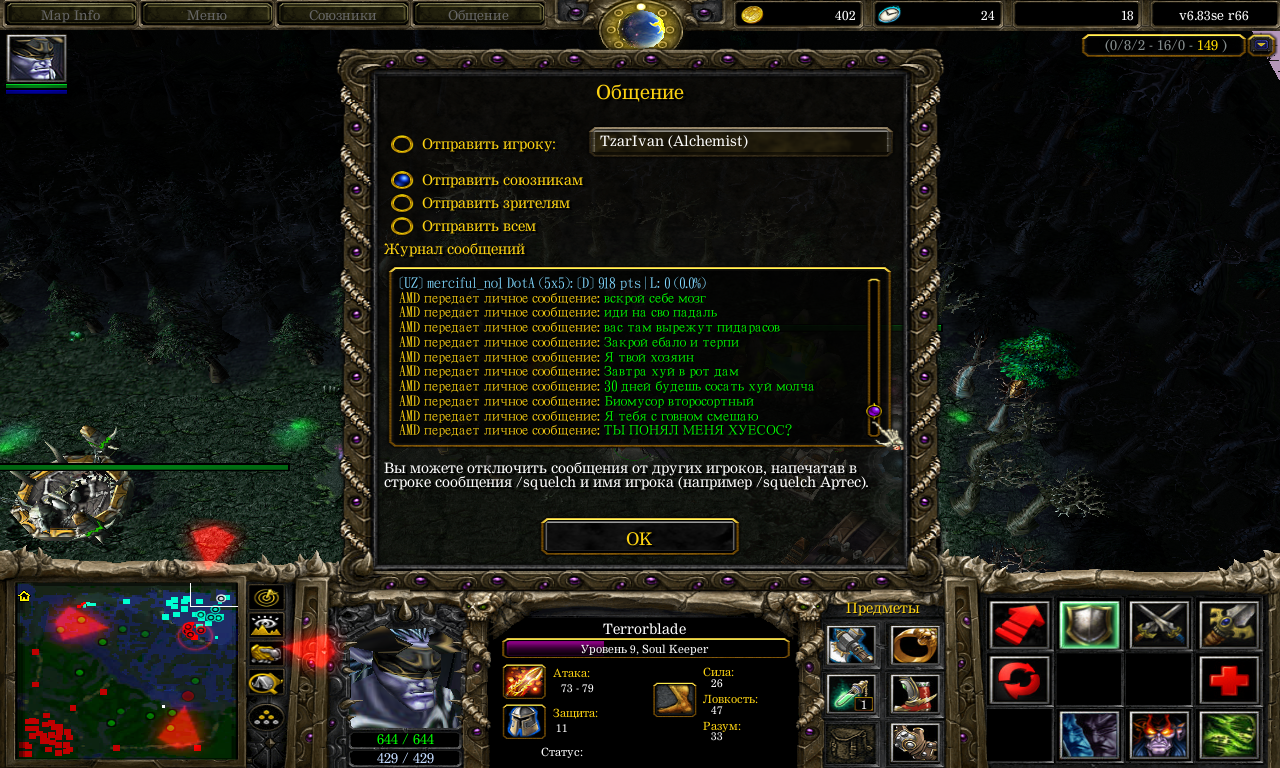The width and height of the screenshot is (1280, 768).
Task: Click the message log scrollbar handle
Action: pyautogui.click(x=874, y=411)
